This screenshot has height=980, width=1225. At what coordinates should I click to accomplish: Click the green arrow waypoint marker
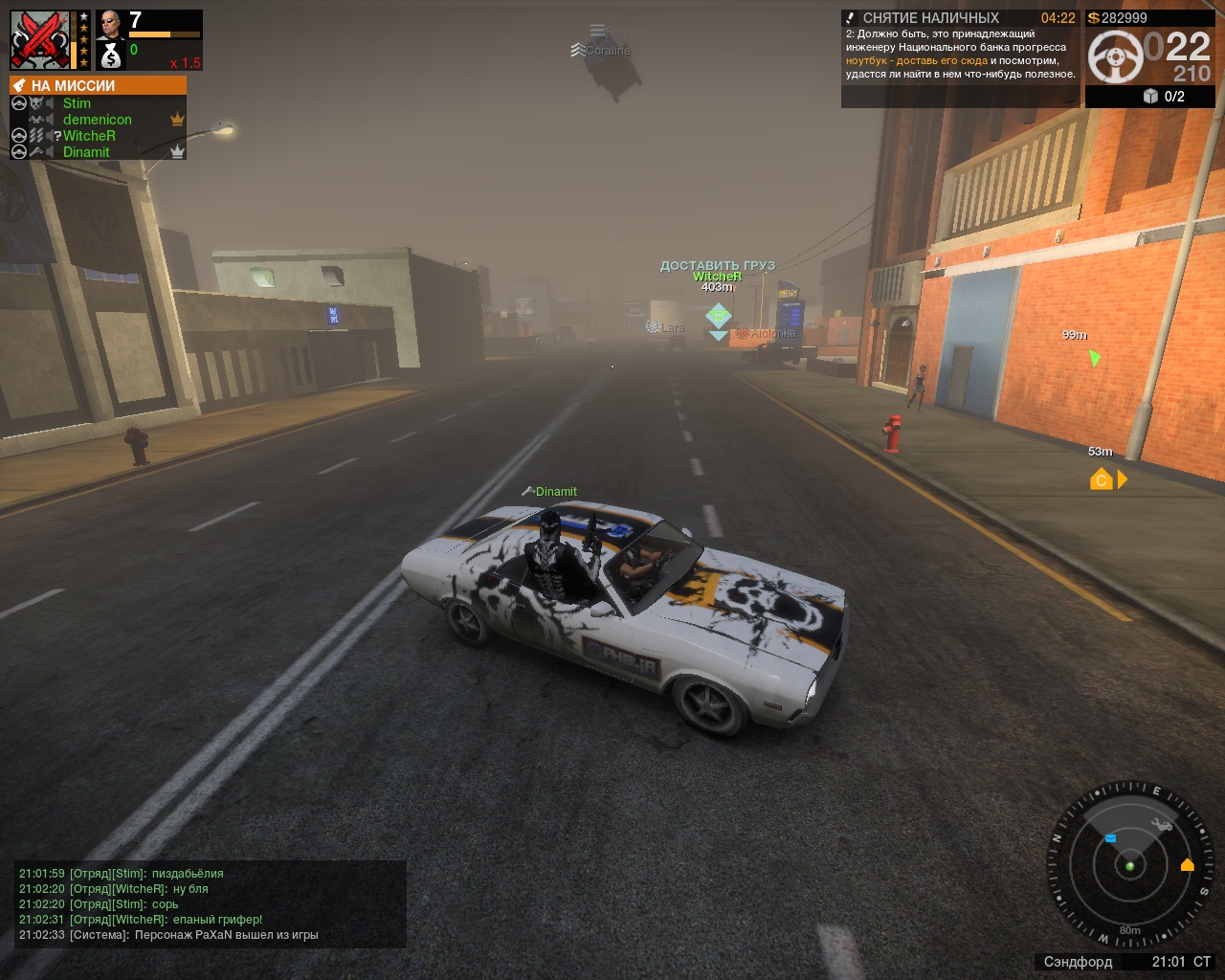coord(1094,358)
